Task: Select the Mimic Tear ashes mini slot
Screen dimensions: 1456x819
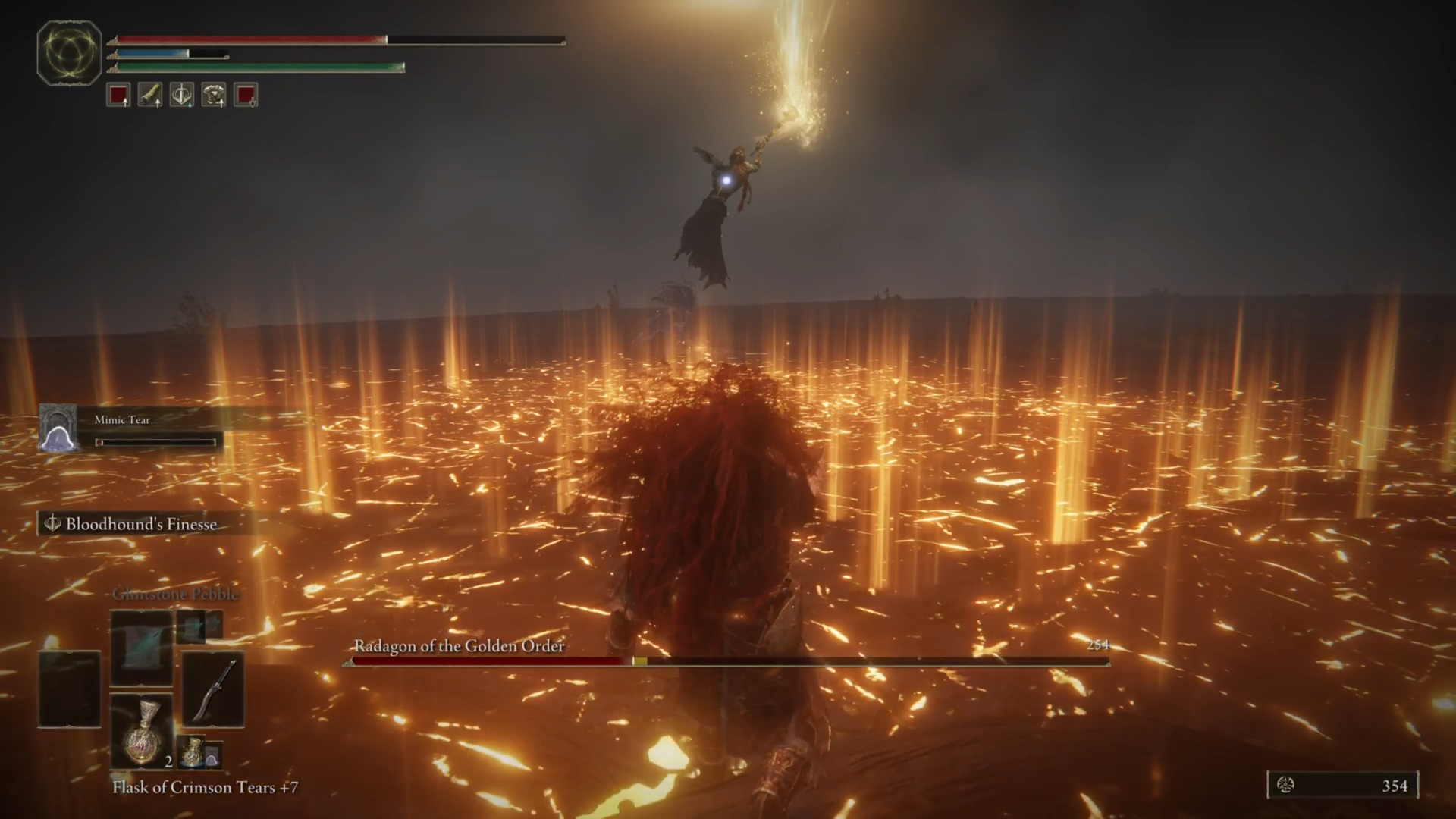Action: pyautogui.click(x=212, y=755)
